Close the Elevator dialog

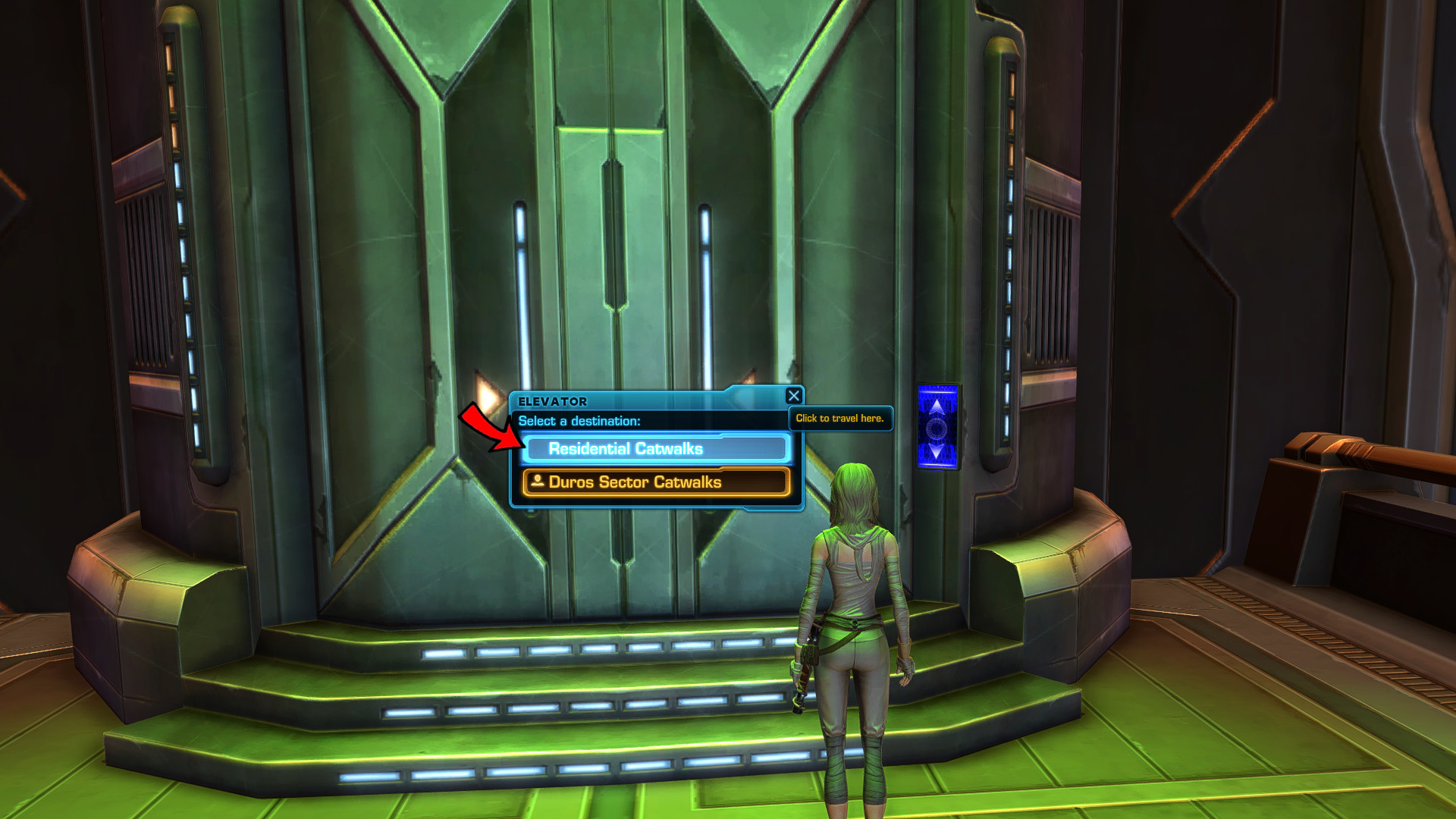pos(793,396)
